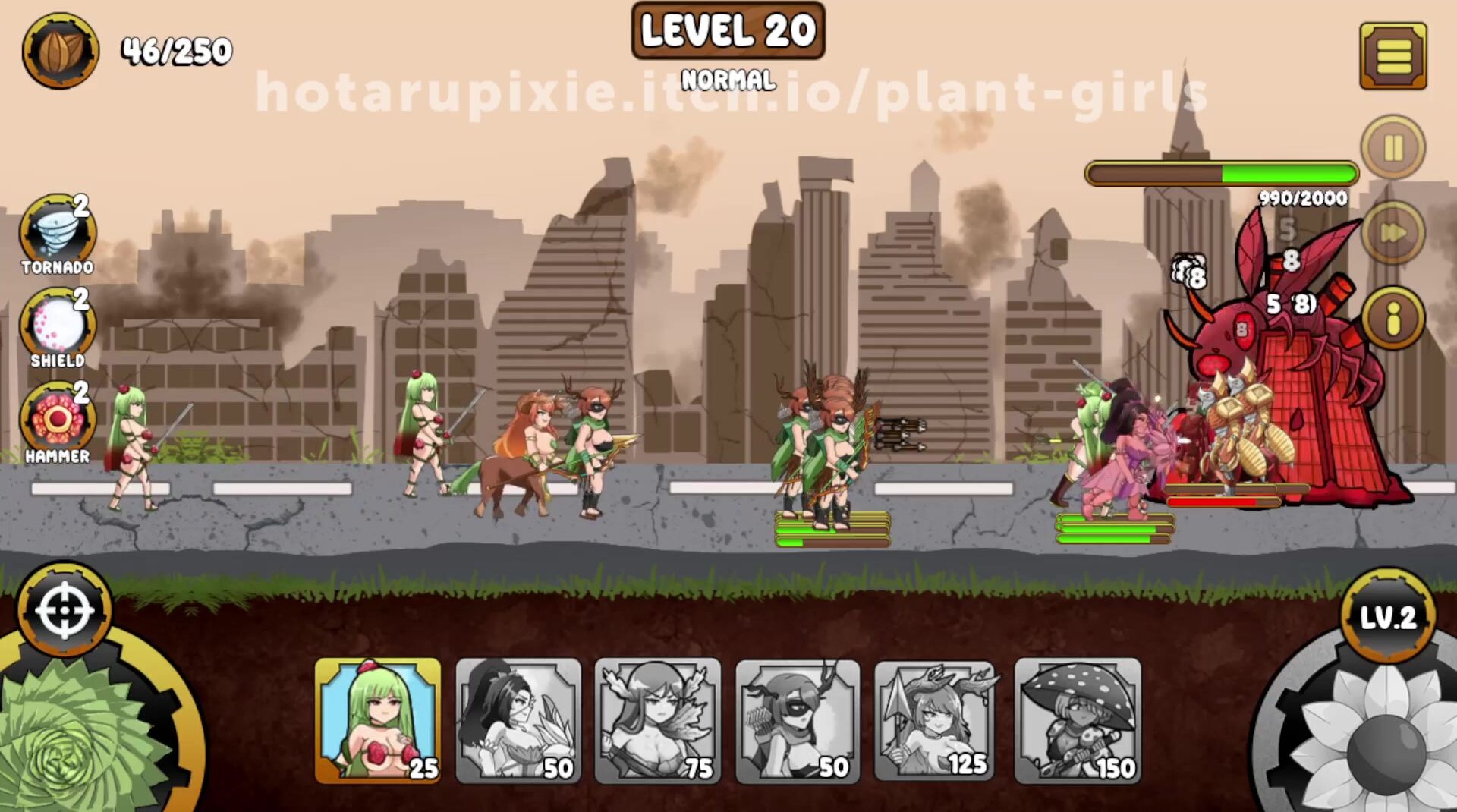1457x812 pixels.
Task: Choose the leaf-haired unit card costing 75
Action: (658, 719)
